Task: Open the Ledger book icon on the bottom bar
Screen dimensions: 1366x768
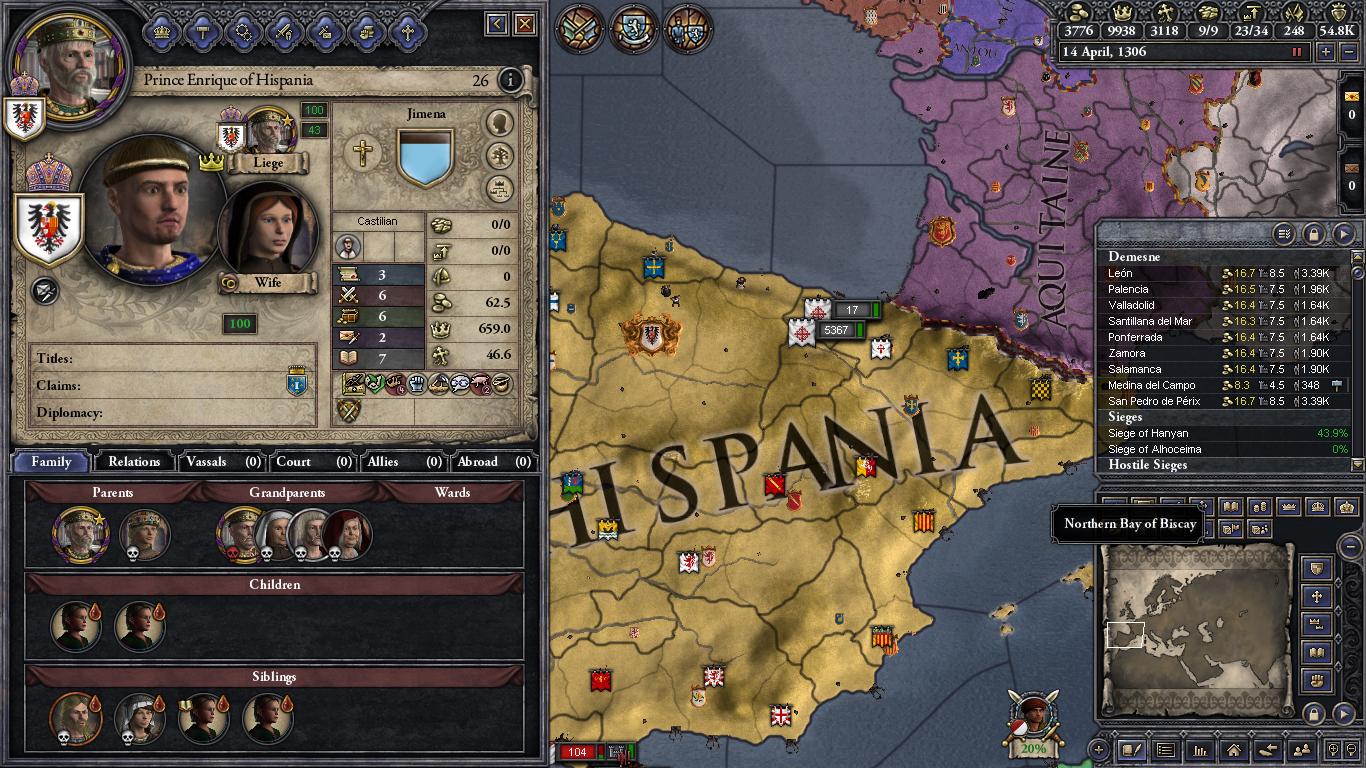Action: point(1132,749)
